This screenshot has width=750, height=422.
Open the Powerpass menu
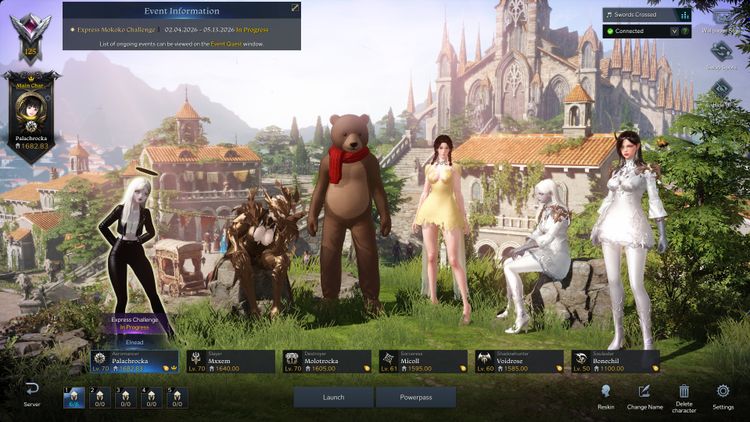[415, 397]
